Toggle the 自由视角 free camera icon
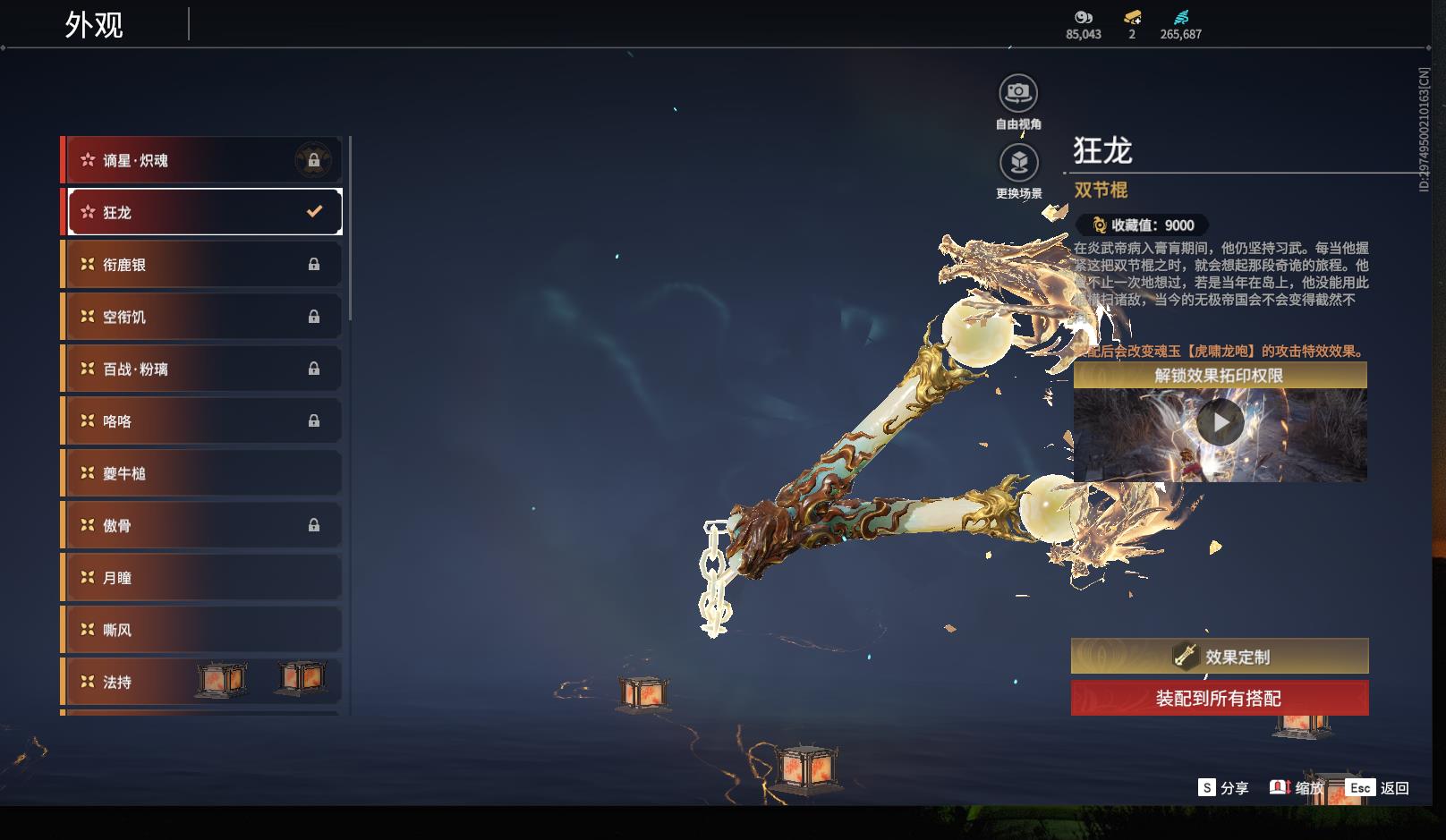 point(1018,93)
